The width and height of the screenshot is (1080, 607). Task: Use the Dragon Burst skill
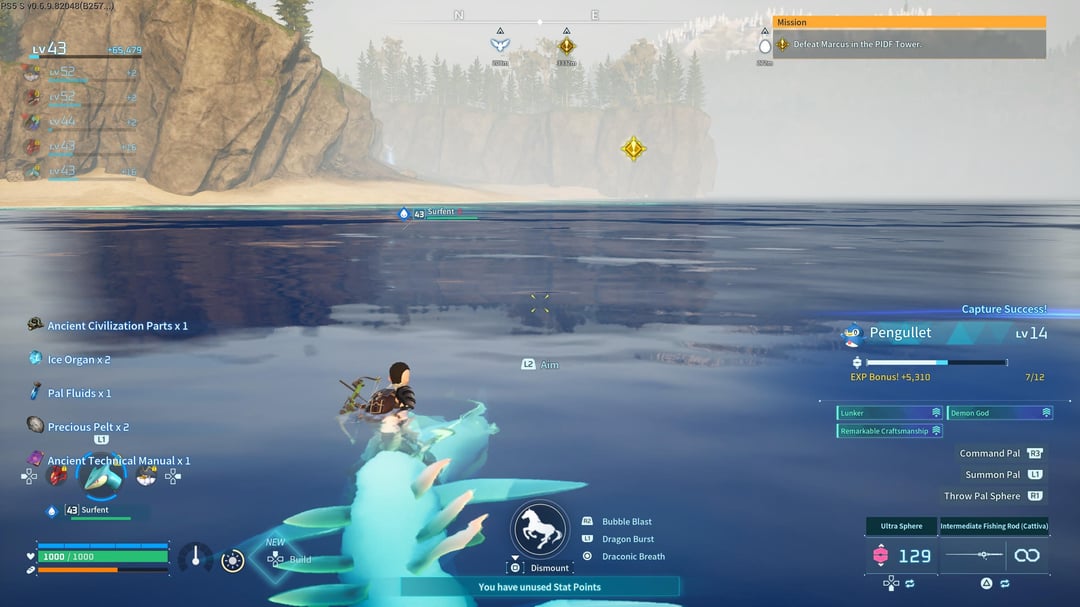[627, 539]
